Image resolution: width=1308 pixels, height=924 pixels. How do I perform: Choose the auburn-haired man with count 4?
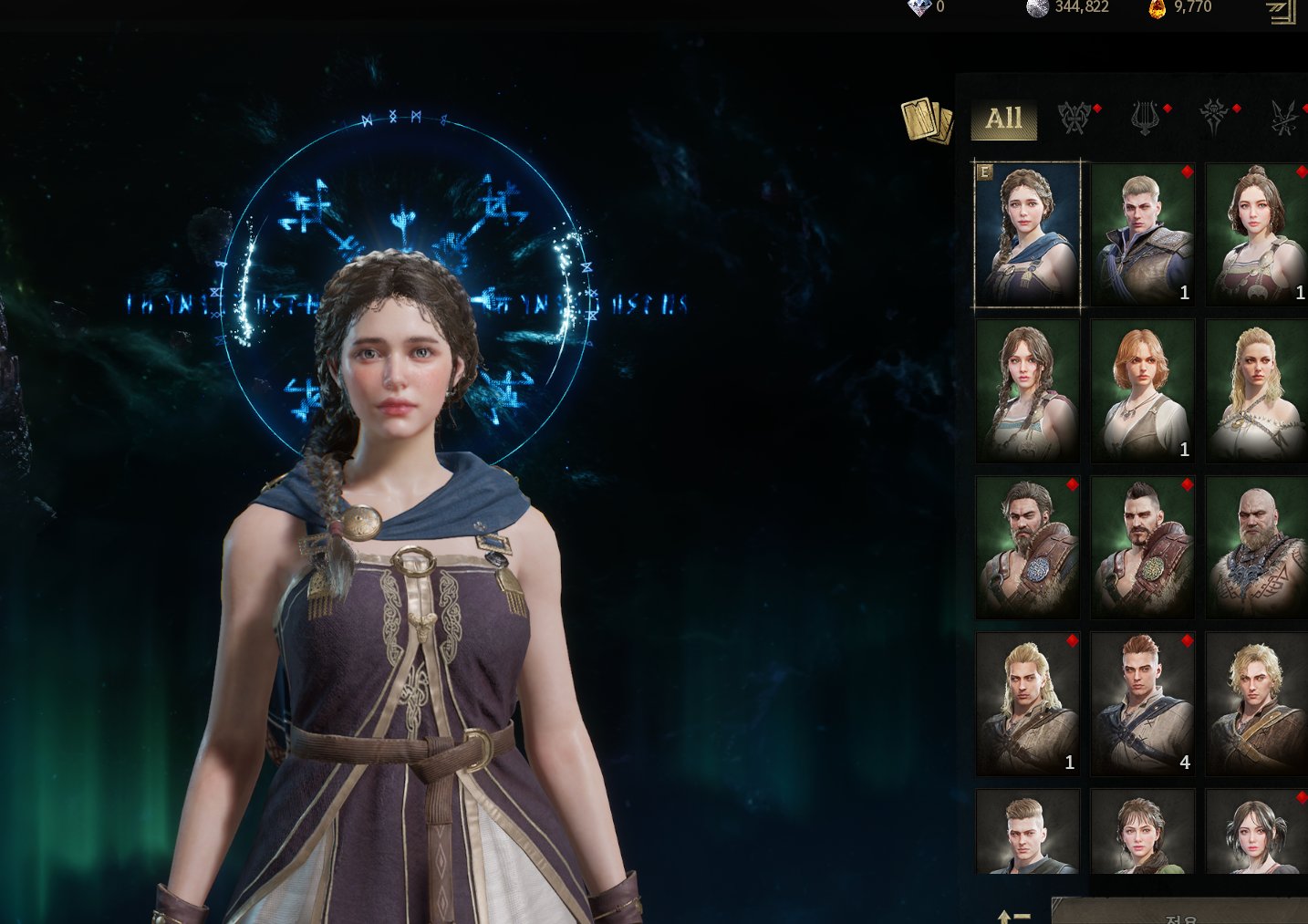1142,703
